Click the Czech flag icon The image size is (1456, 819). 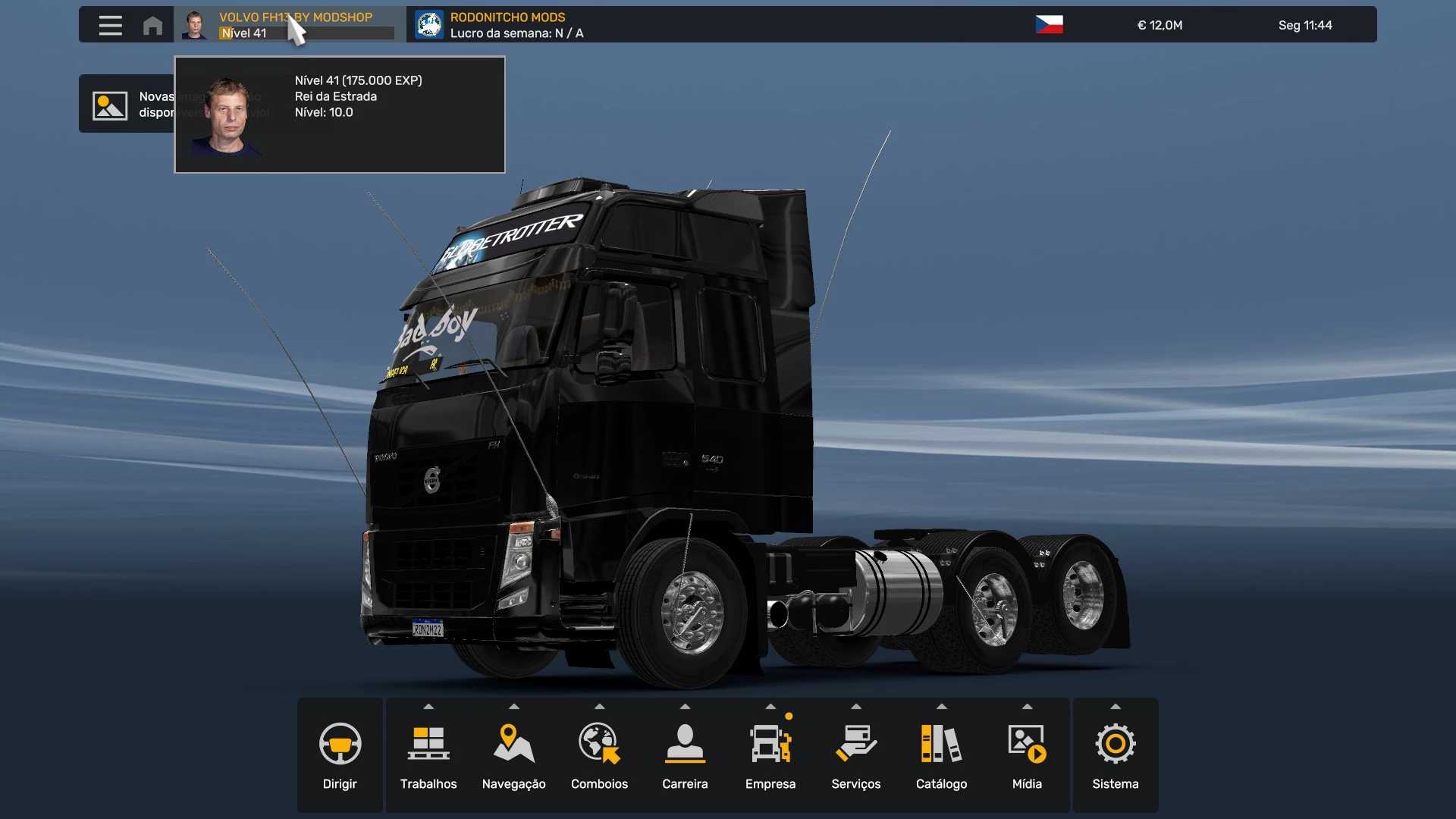[1049, 24]
